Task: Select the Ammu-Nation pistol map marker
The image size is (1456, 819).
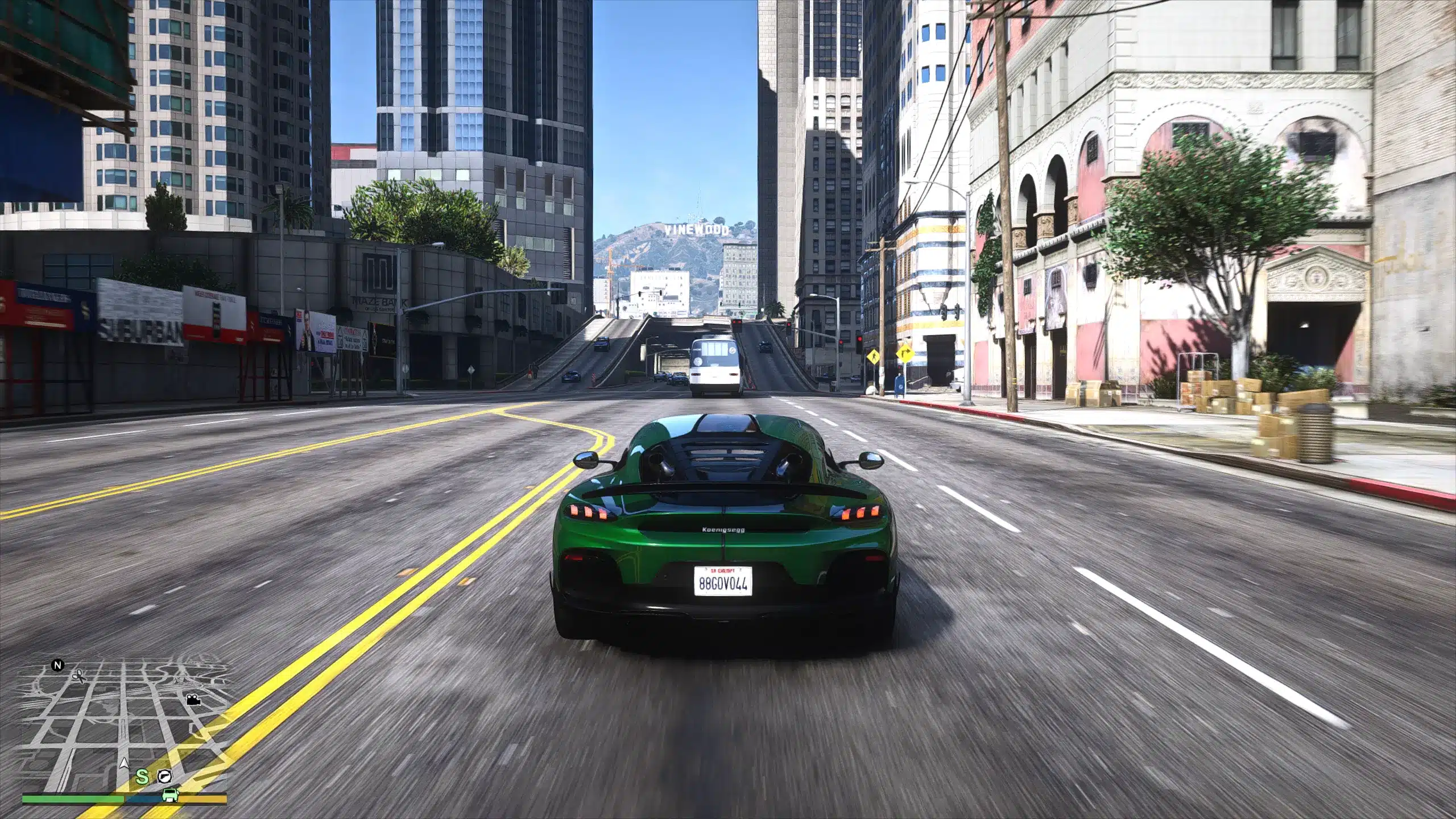Action: tap(165, 776)
